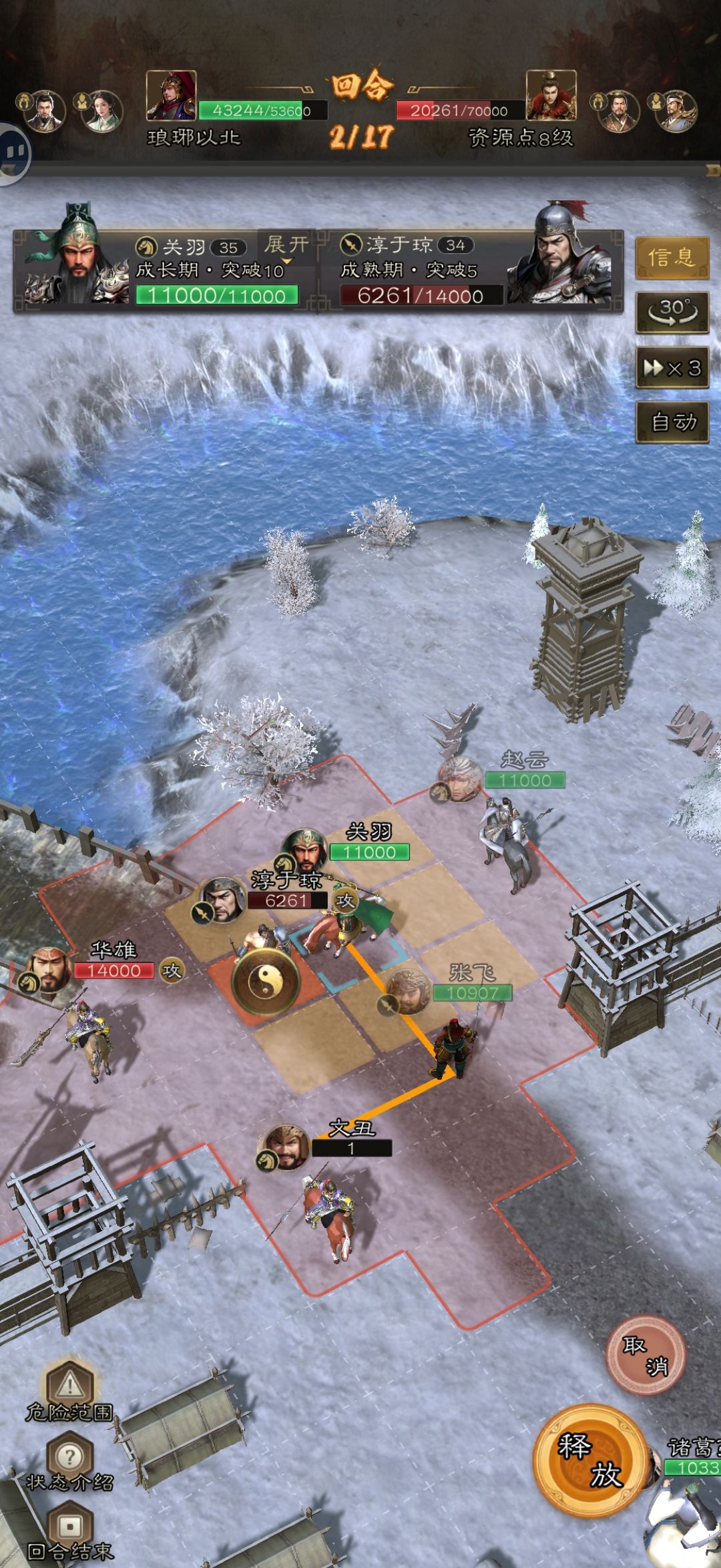721x1568 pixels.
Task: Enable 自动 auto-battle mode
Action: pyautogui.click(x=672, y=422)
